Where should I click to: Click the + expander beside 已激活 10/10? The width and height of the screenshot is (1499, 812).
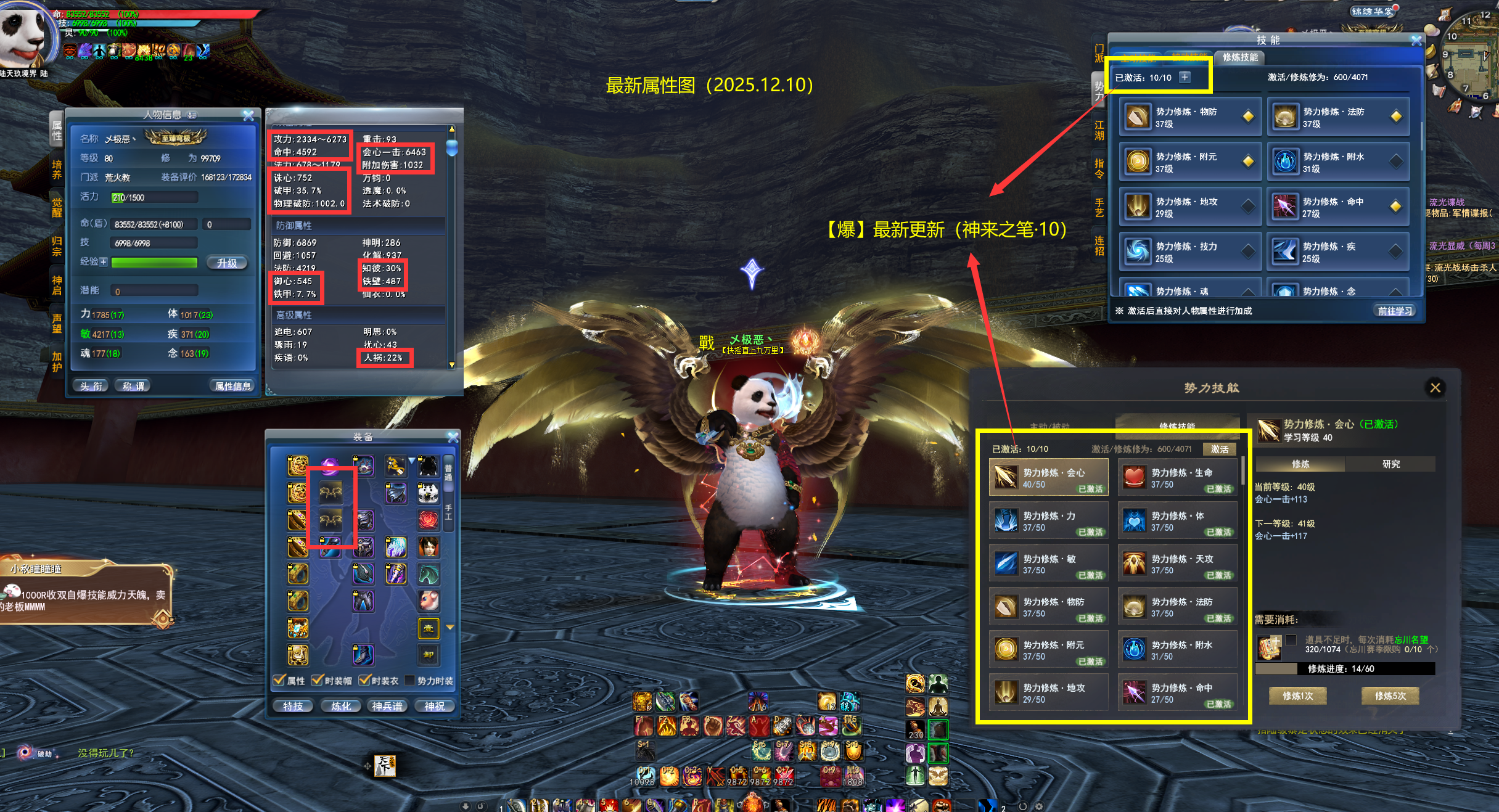(x=1185, y=78)
